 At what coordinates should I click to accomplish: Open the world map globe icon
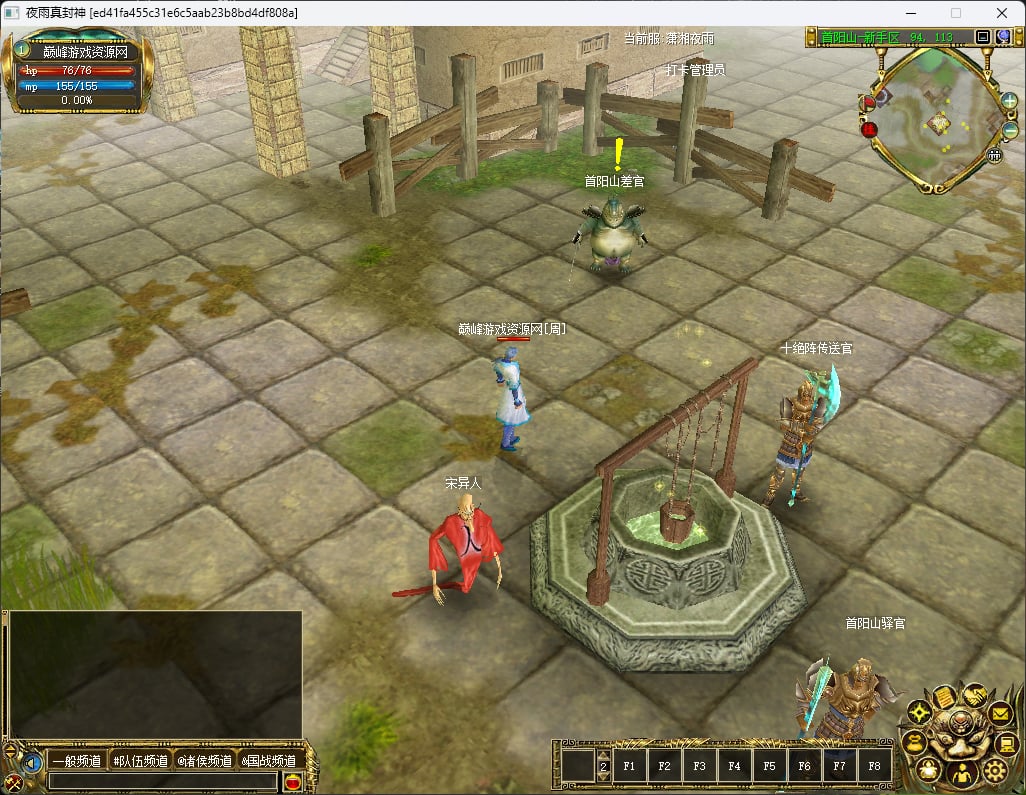(1003, 37)
